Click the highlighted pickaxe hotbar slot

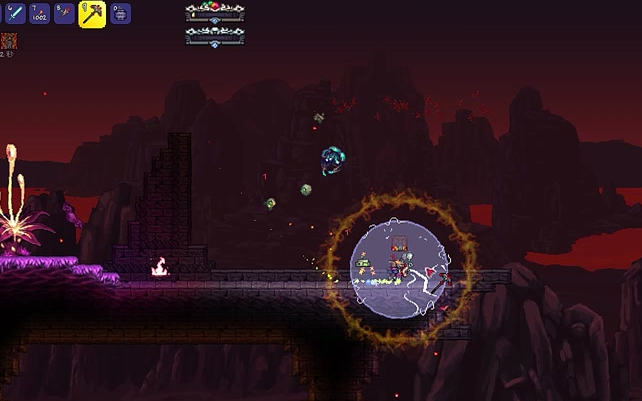[92, 14]
